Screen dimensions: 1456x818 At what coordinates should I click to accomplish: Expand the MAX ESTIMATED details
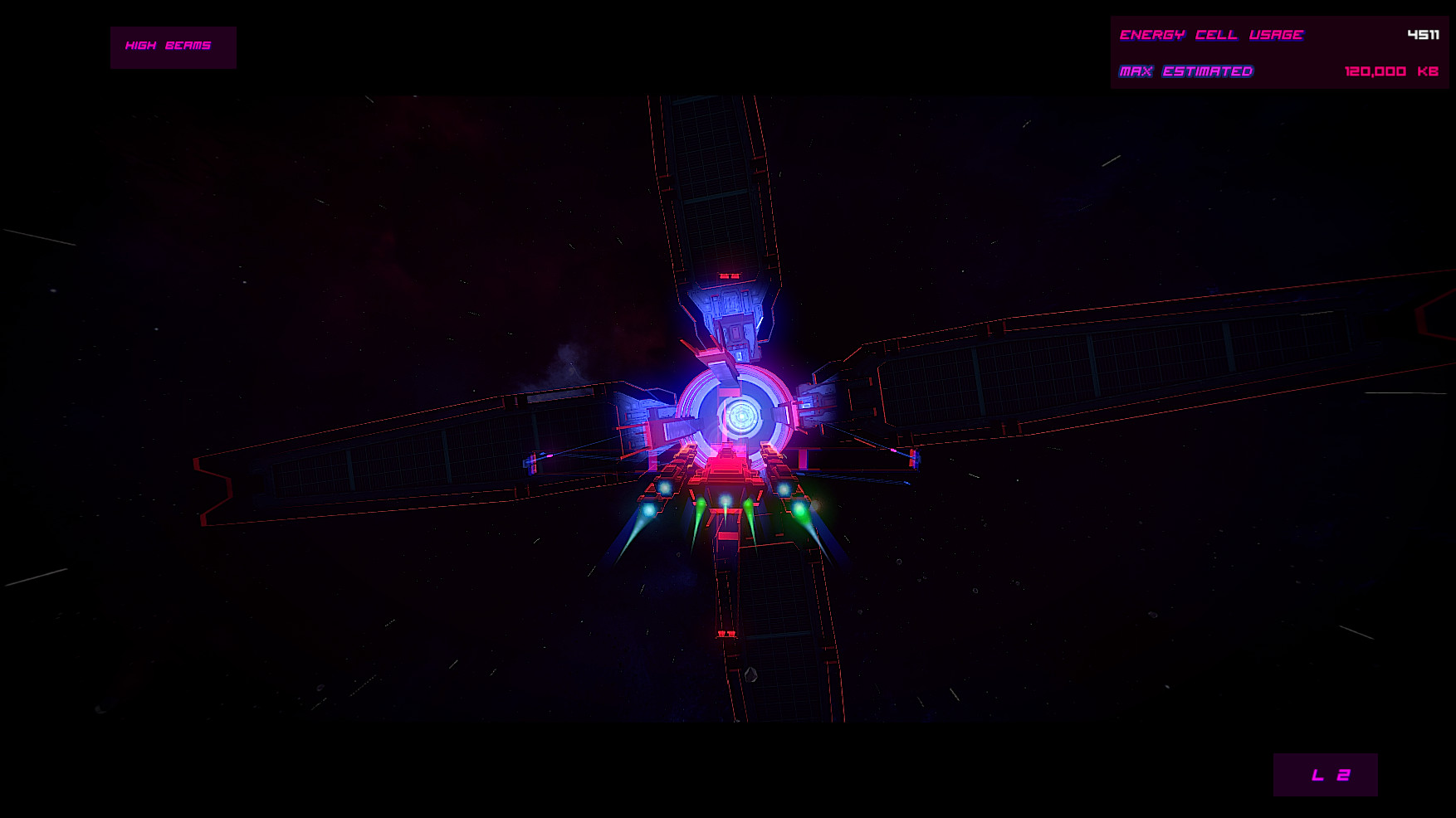coord(1187,71)
